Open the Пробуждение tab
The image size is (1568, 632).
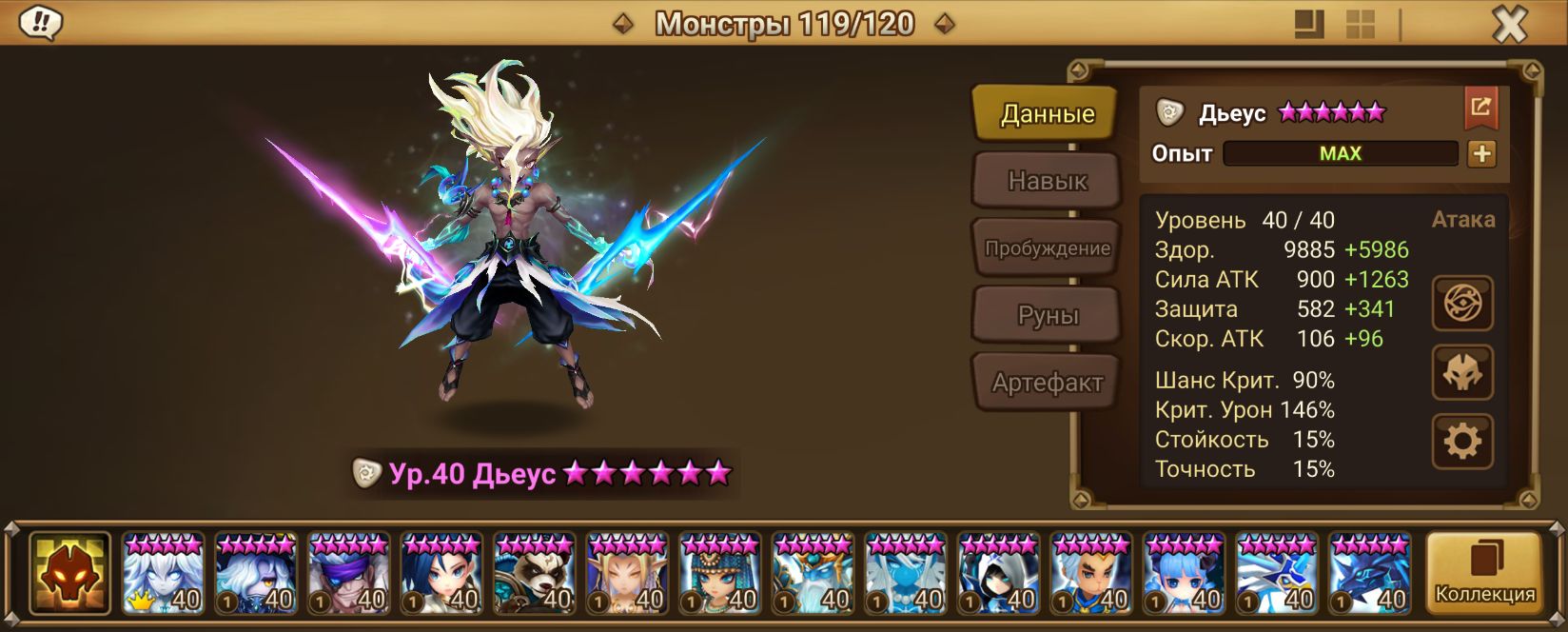(1047, 248)
